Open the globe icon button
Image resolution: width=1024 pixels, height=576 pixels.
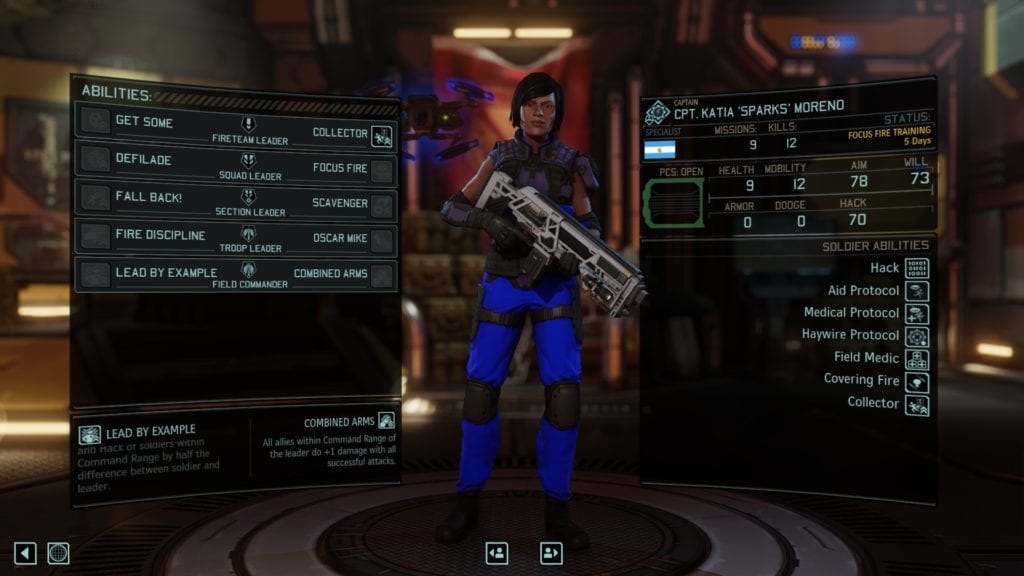[59, 553]
